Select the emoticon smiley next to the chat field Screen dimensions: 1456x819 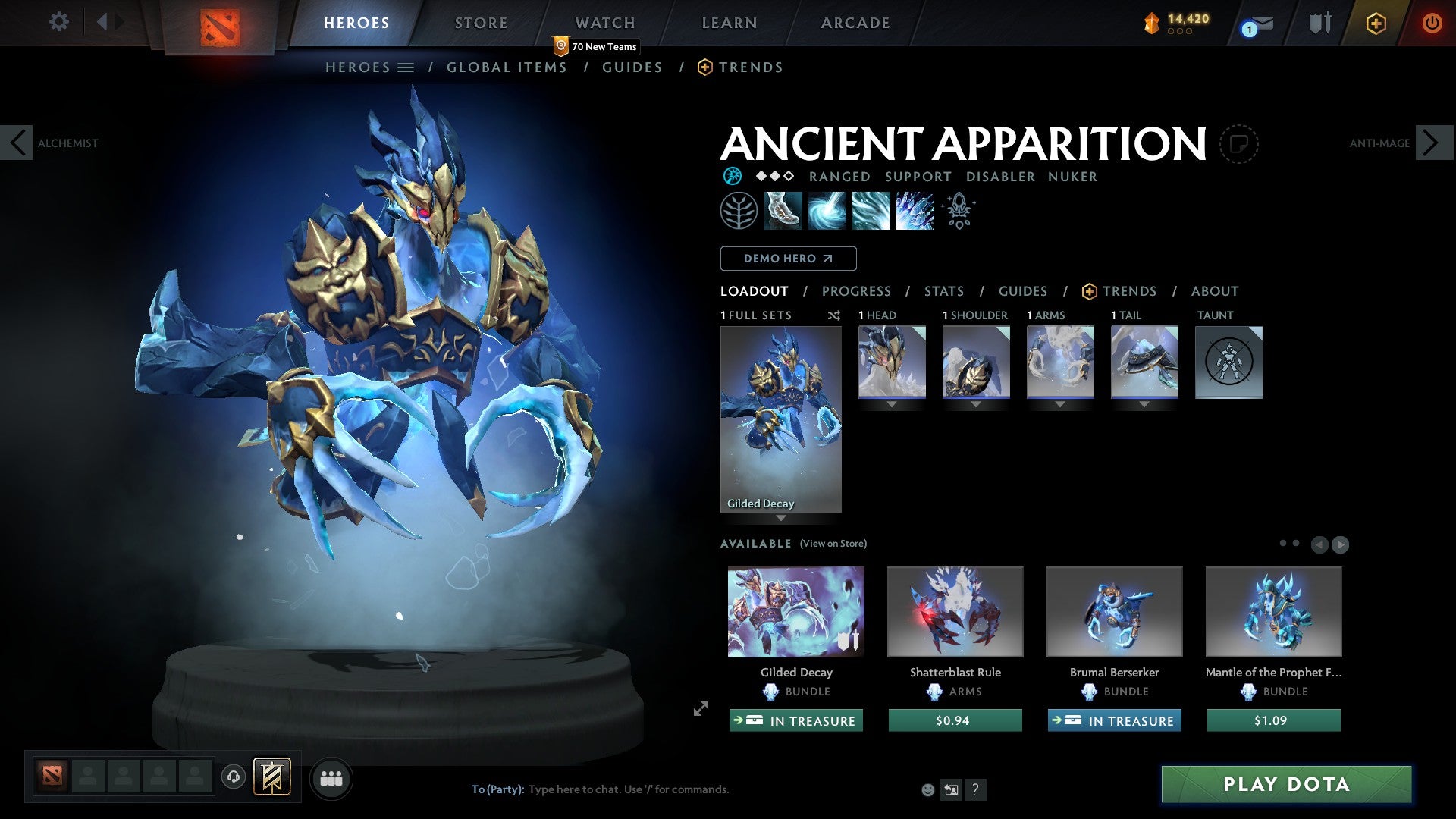(927, 789)
